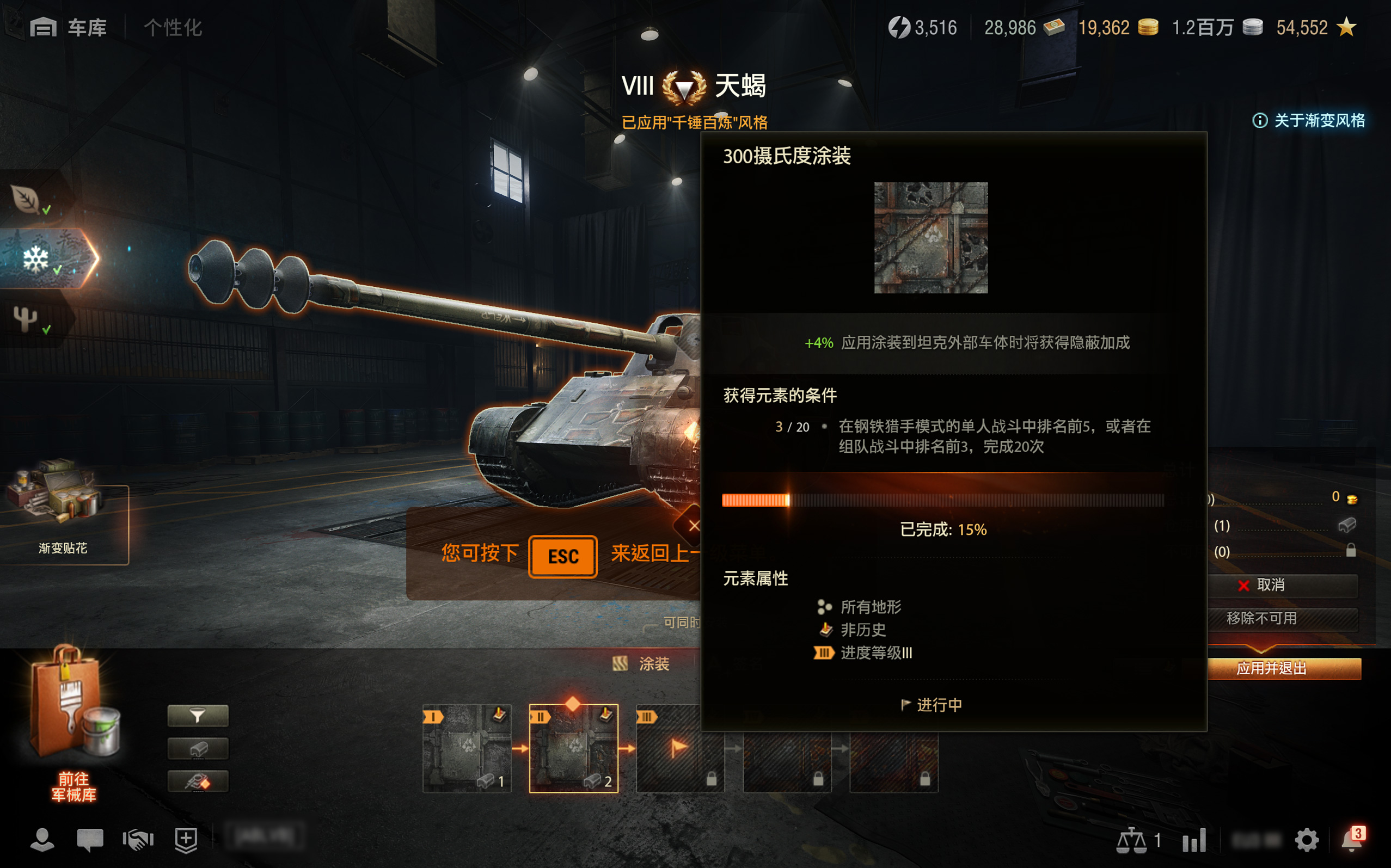
Task: Click the 取消 cancel button
Action: coord(1282,585)
